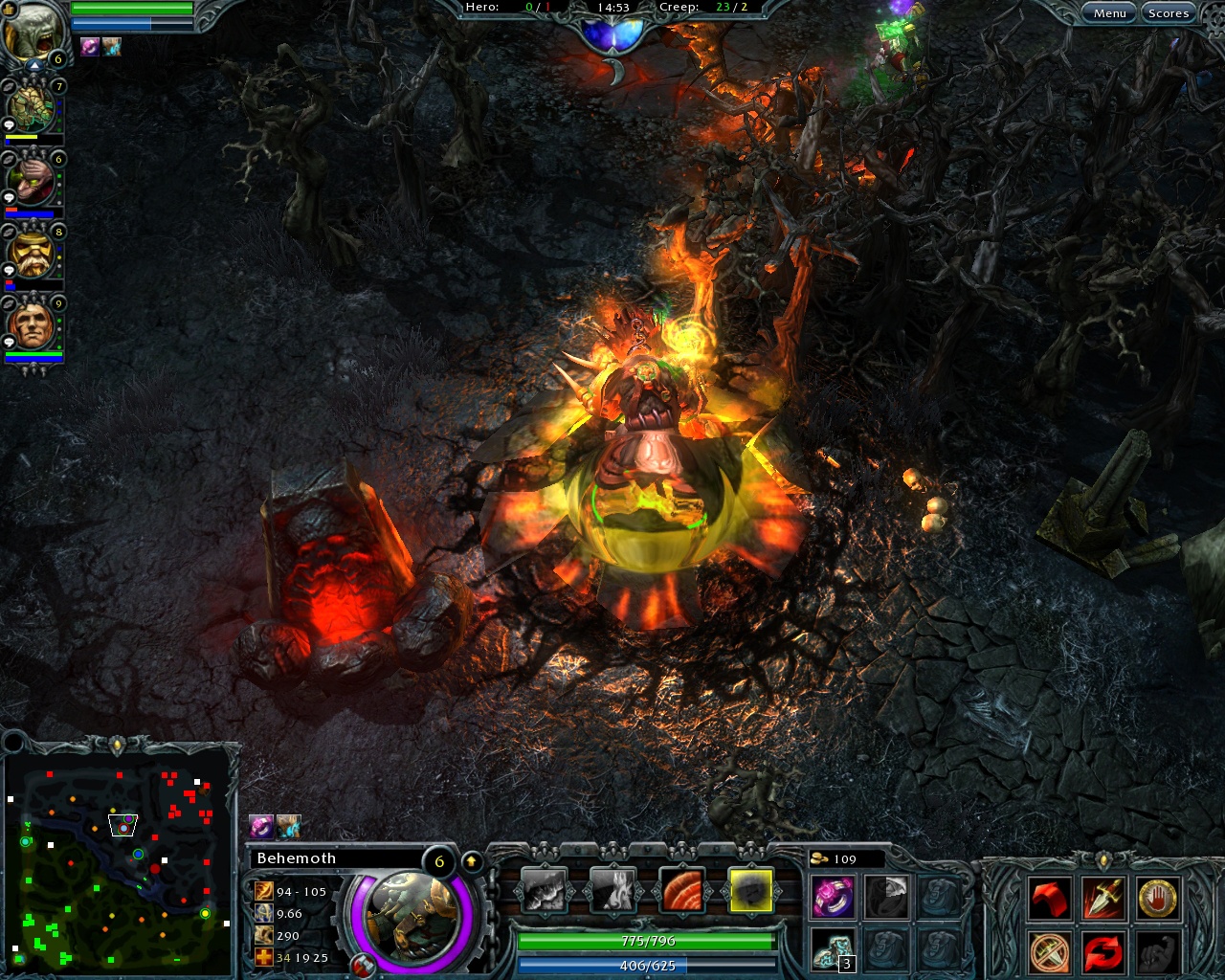Click the hammer crest below Behemoth's portrait
Viewport: 1225px width, 980px height.
coord(363,966)
